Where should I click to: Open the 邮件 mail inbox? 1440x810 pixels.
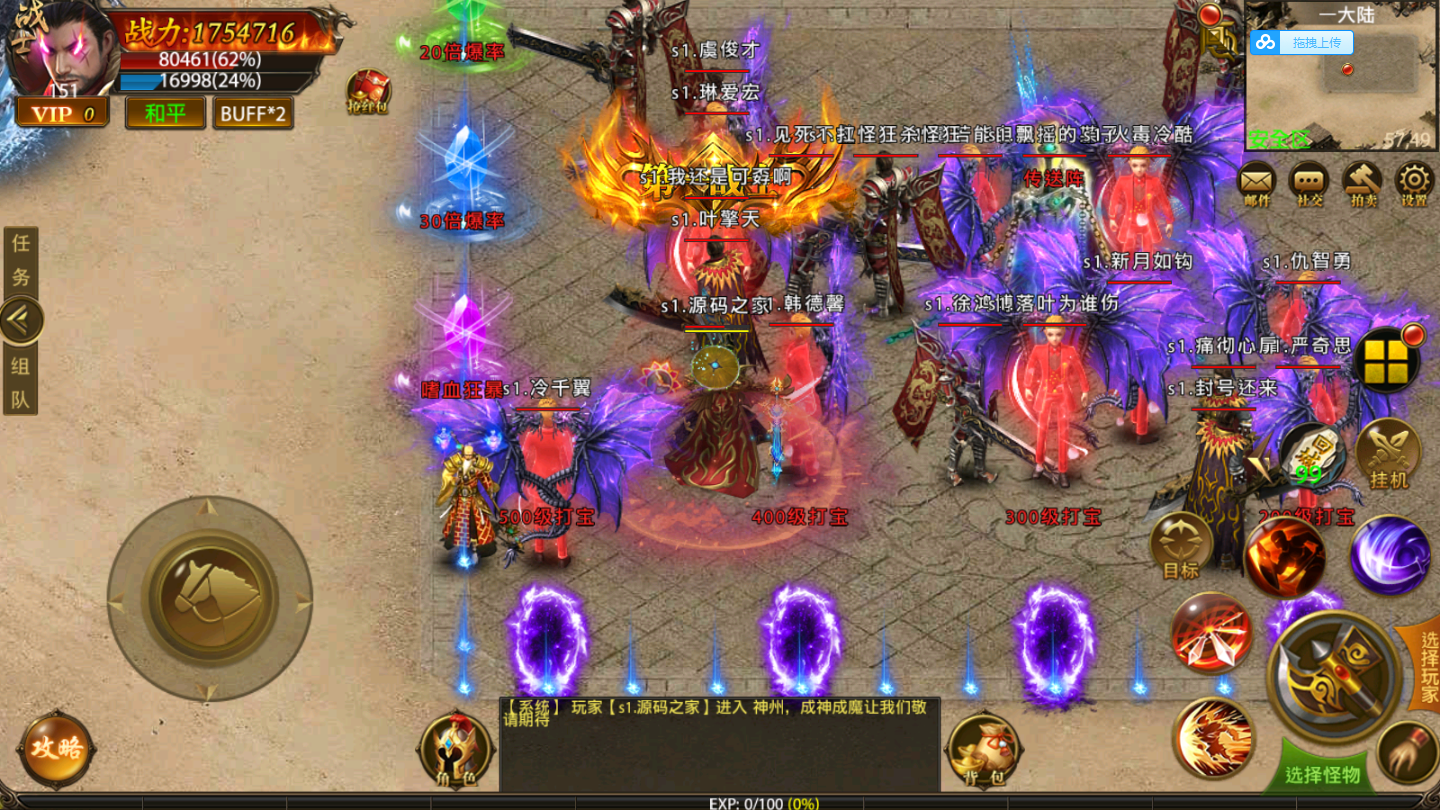tap(1257, 183)
